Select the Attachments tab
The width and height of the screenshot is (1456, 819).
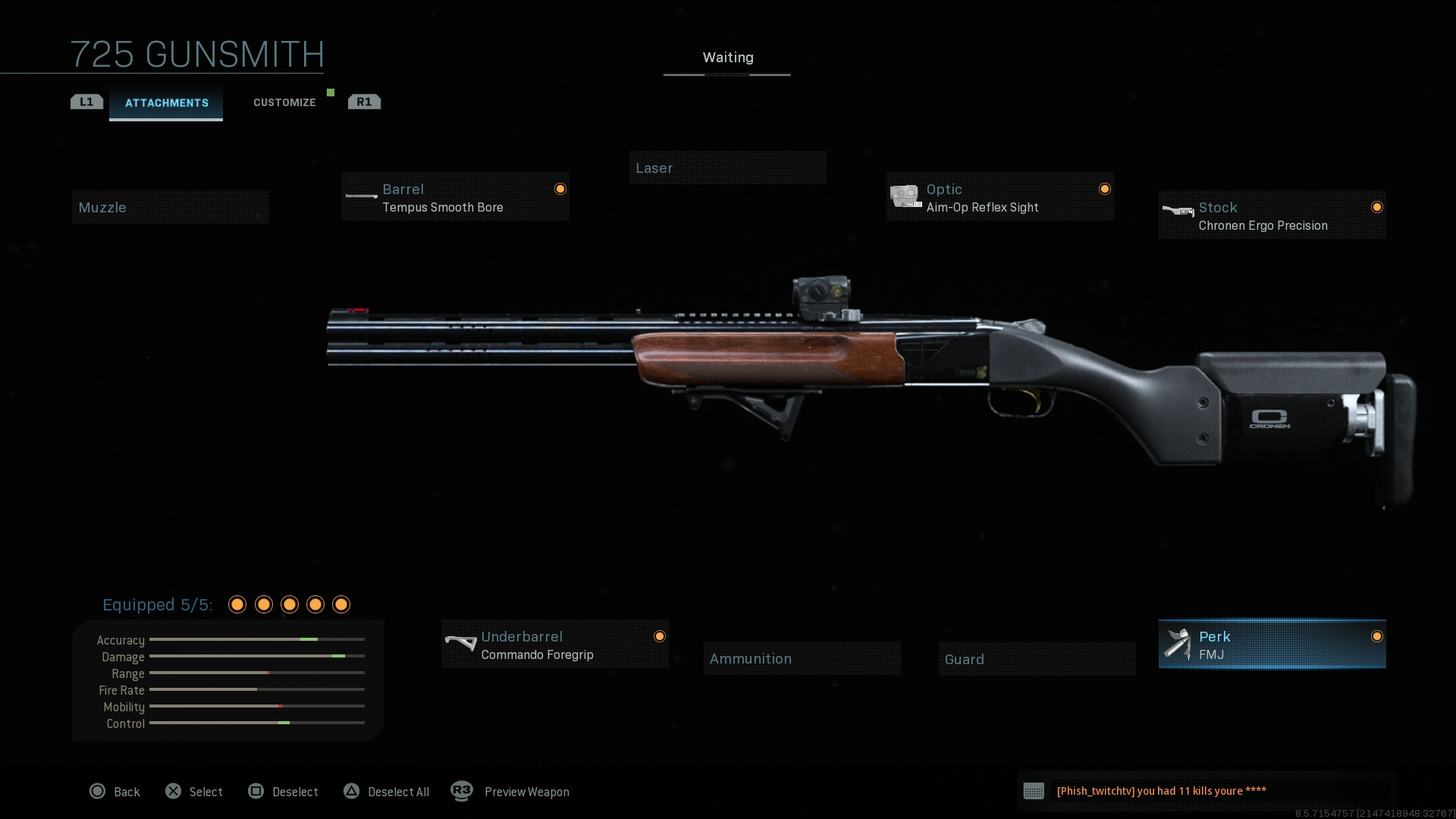[x=166, y=102]
